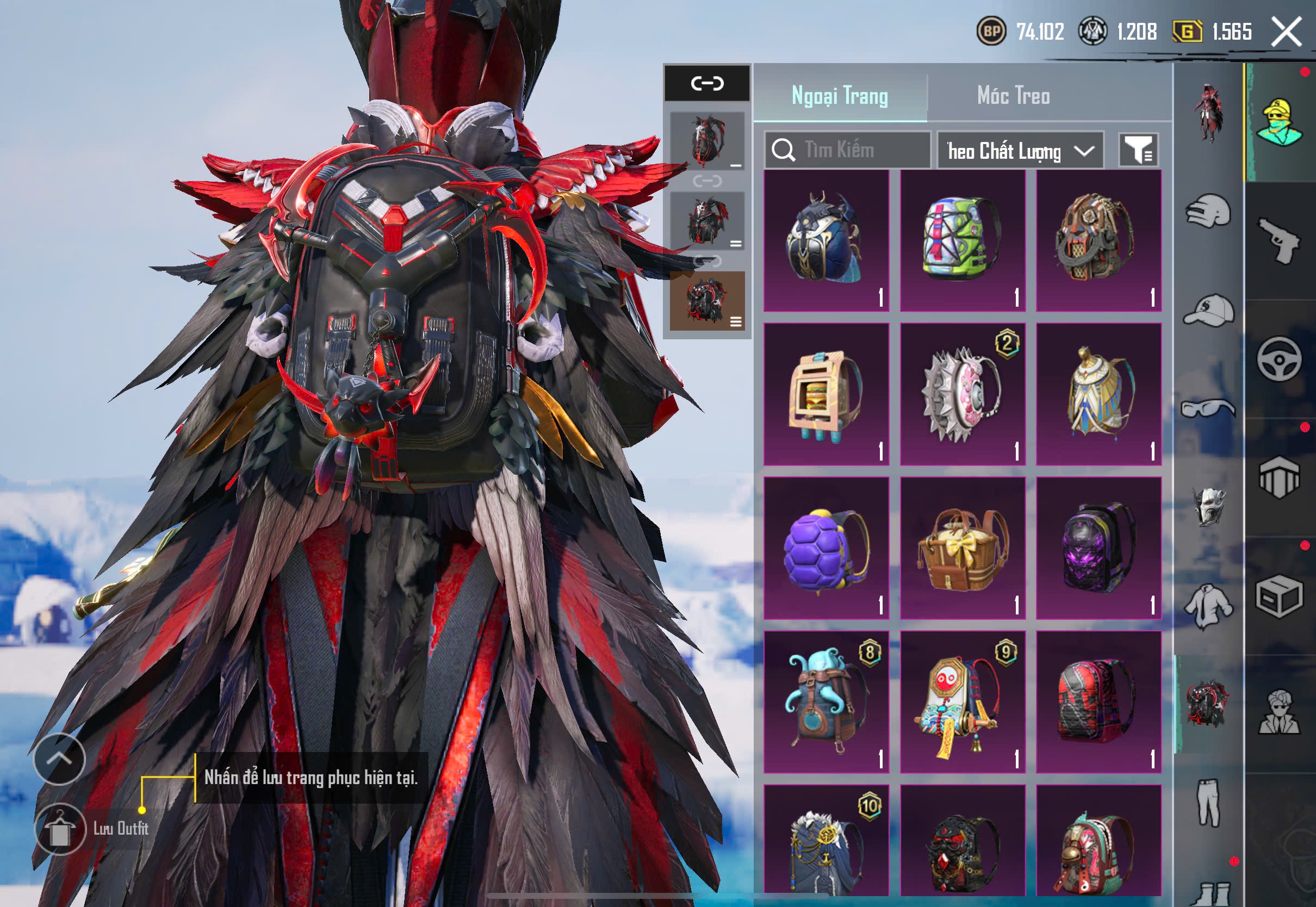The image size is (1316, 907).
Task: Select the burger vending machine backpack
Action: (825, 394)
